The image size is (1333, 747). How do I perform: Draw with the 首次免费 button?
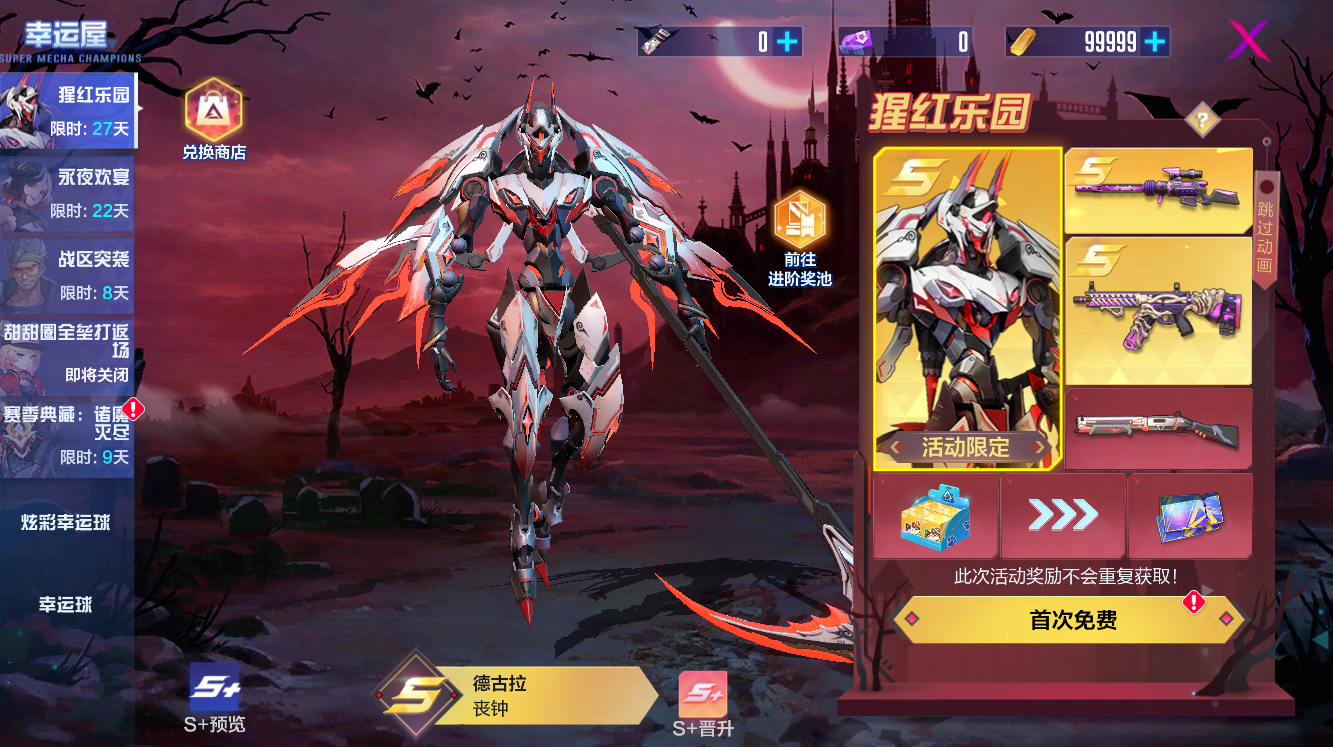[1068, 620]
